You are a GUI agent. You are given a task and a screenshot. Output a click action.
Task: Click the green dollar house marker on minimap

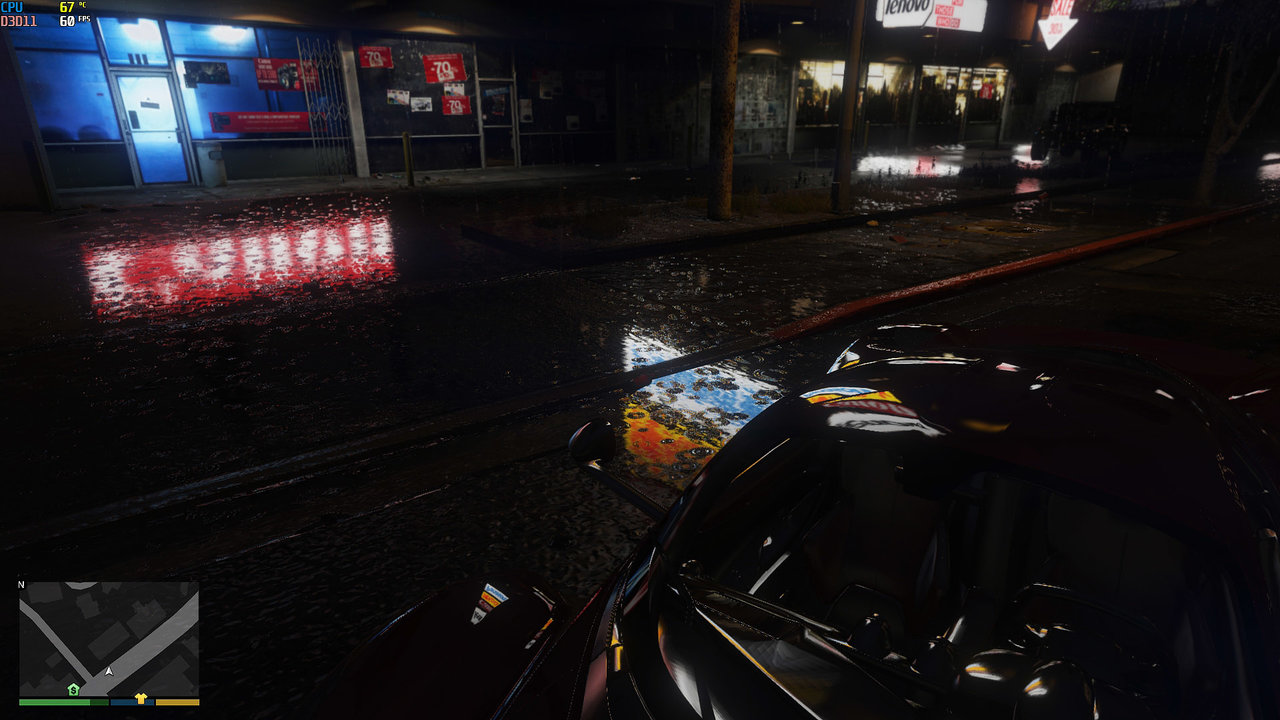pos(73,690)
